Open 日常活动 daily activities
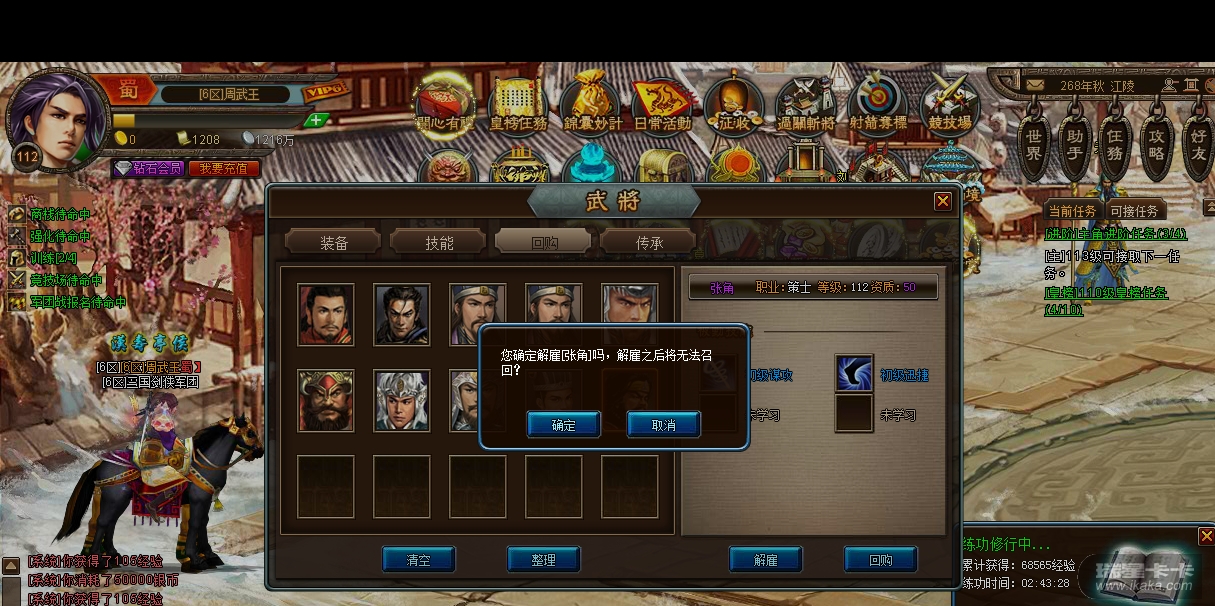 click(662, 105)
